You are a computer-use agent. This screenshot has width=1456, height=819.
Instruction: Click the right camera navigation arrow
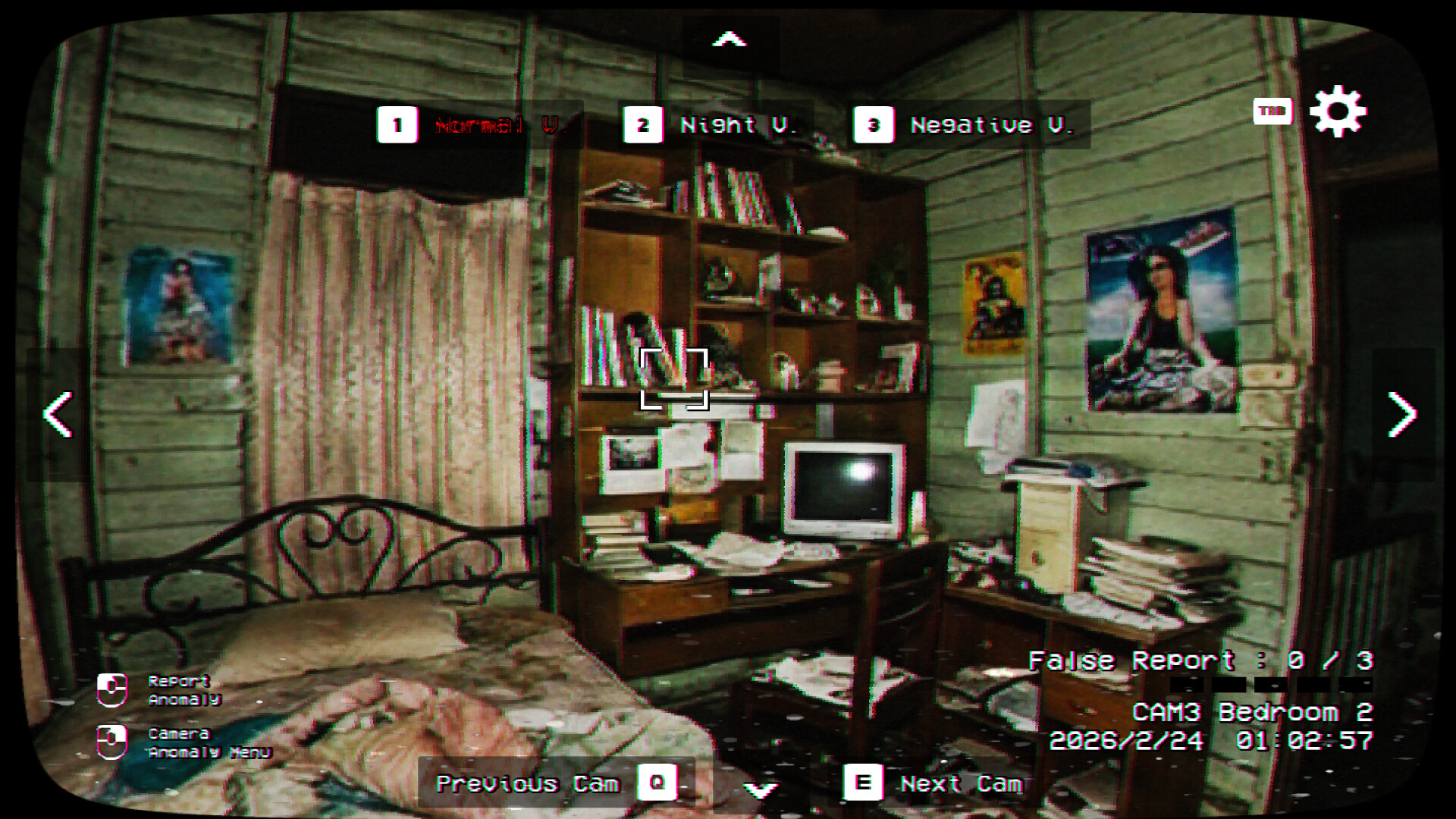click(1402, 413)
